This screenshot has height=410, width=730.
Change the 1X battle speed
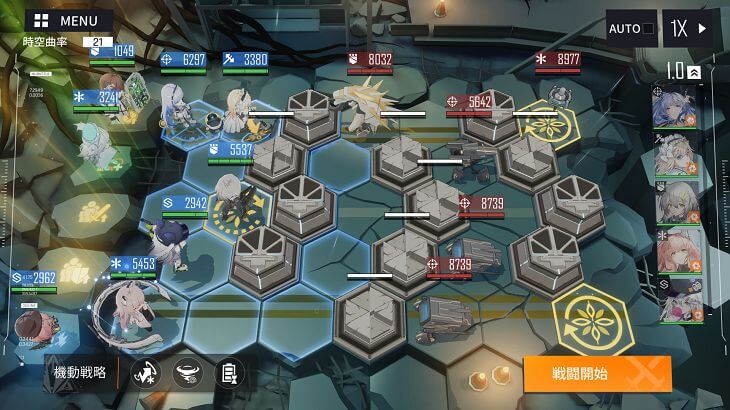point(690,28)
